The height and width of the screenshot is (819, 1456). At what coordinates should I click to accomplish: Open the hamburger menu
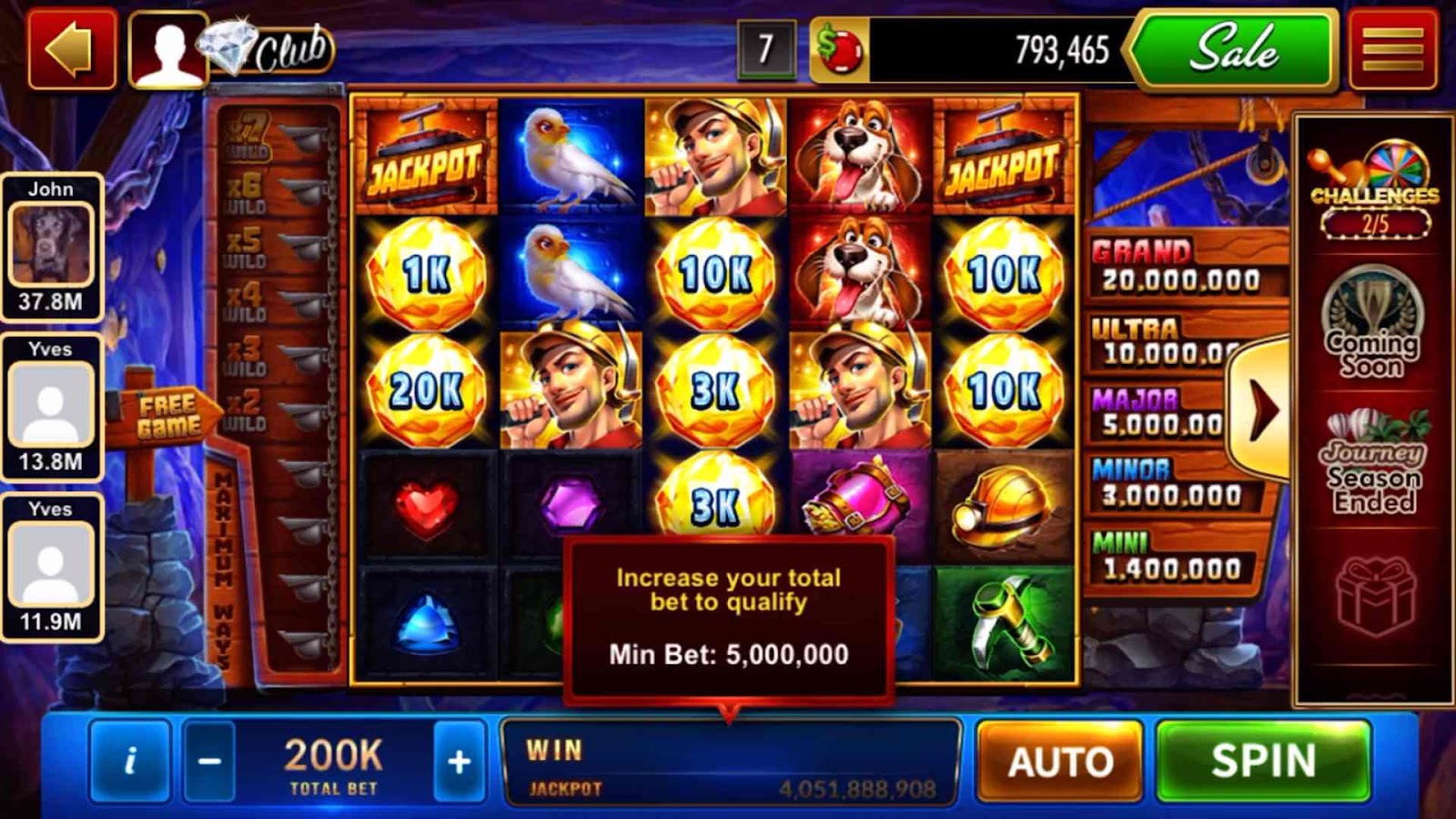(1392, 49)
